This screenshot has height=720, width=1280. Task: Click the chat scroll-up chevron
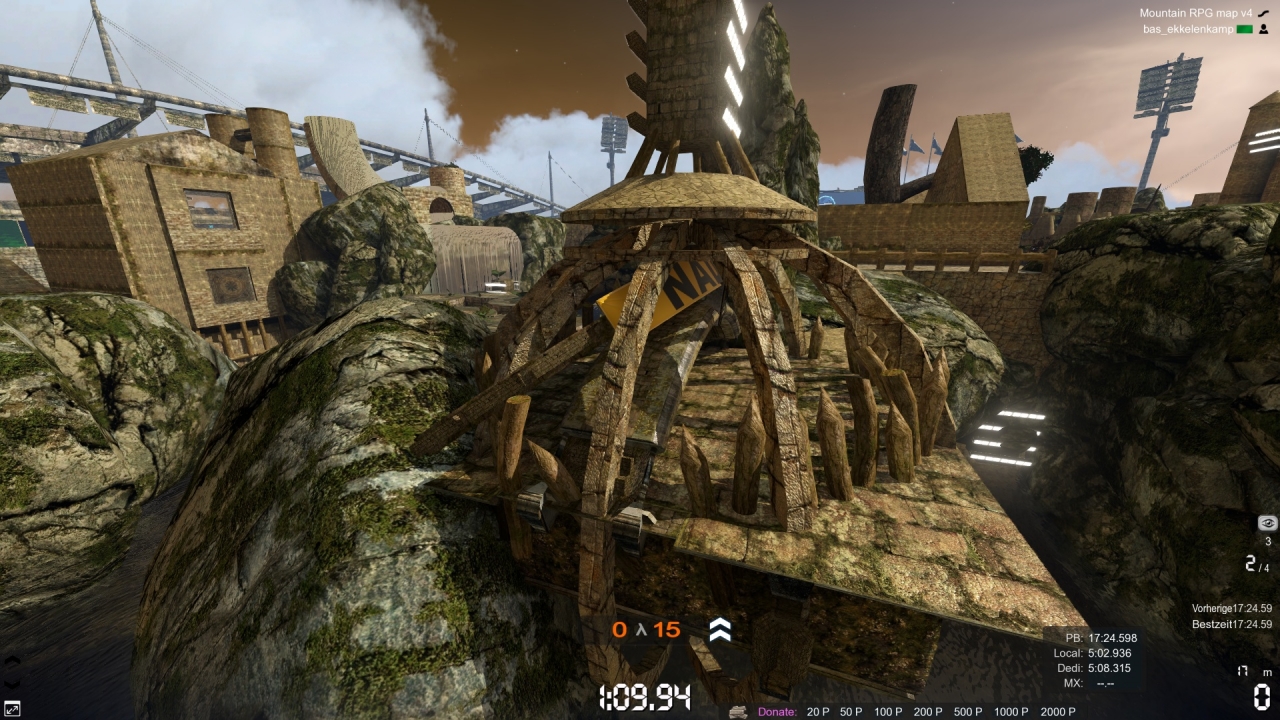click(x=11, y=660)
